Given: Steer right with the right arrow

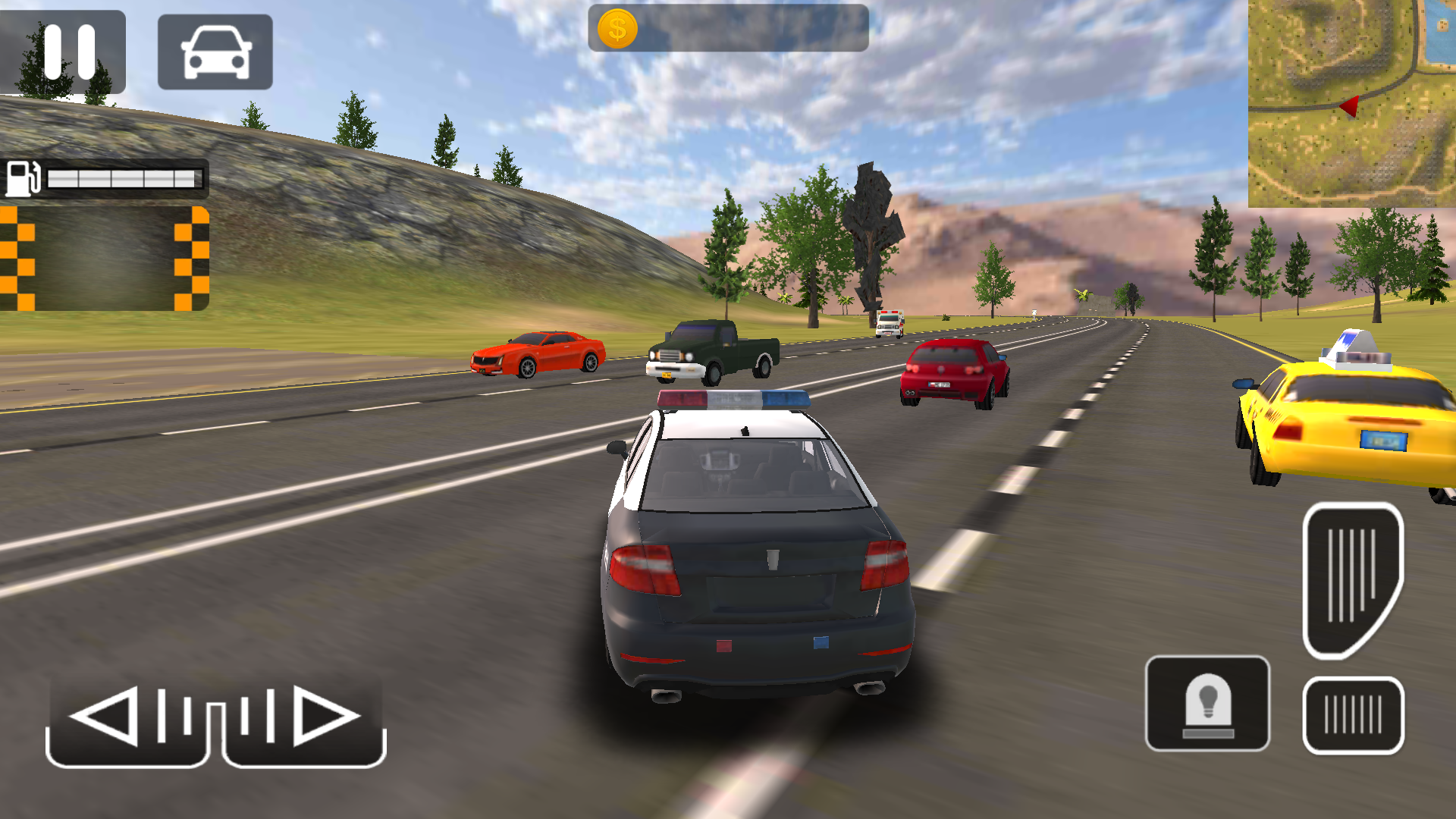Looking at the screenshot, I should [305, 720].
